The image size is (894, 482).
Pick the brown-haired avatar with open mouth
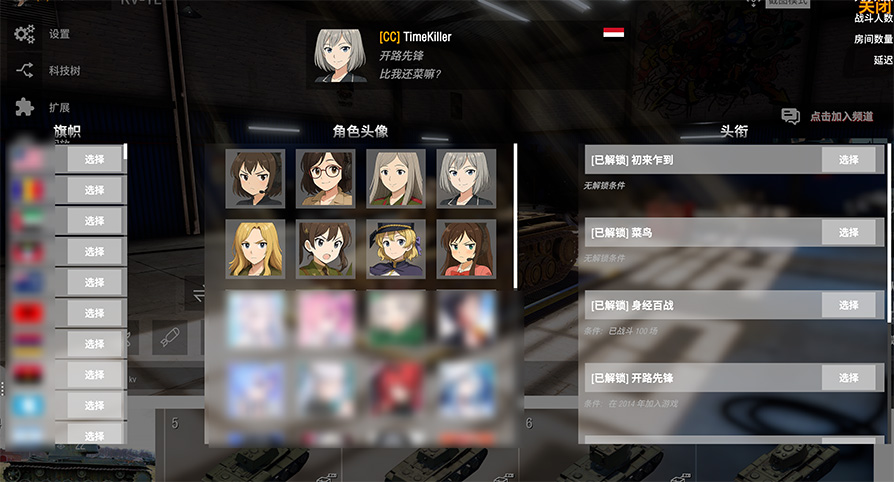click(x=325, y=249)
